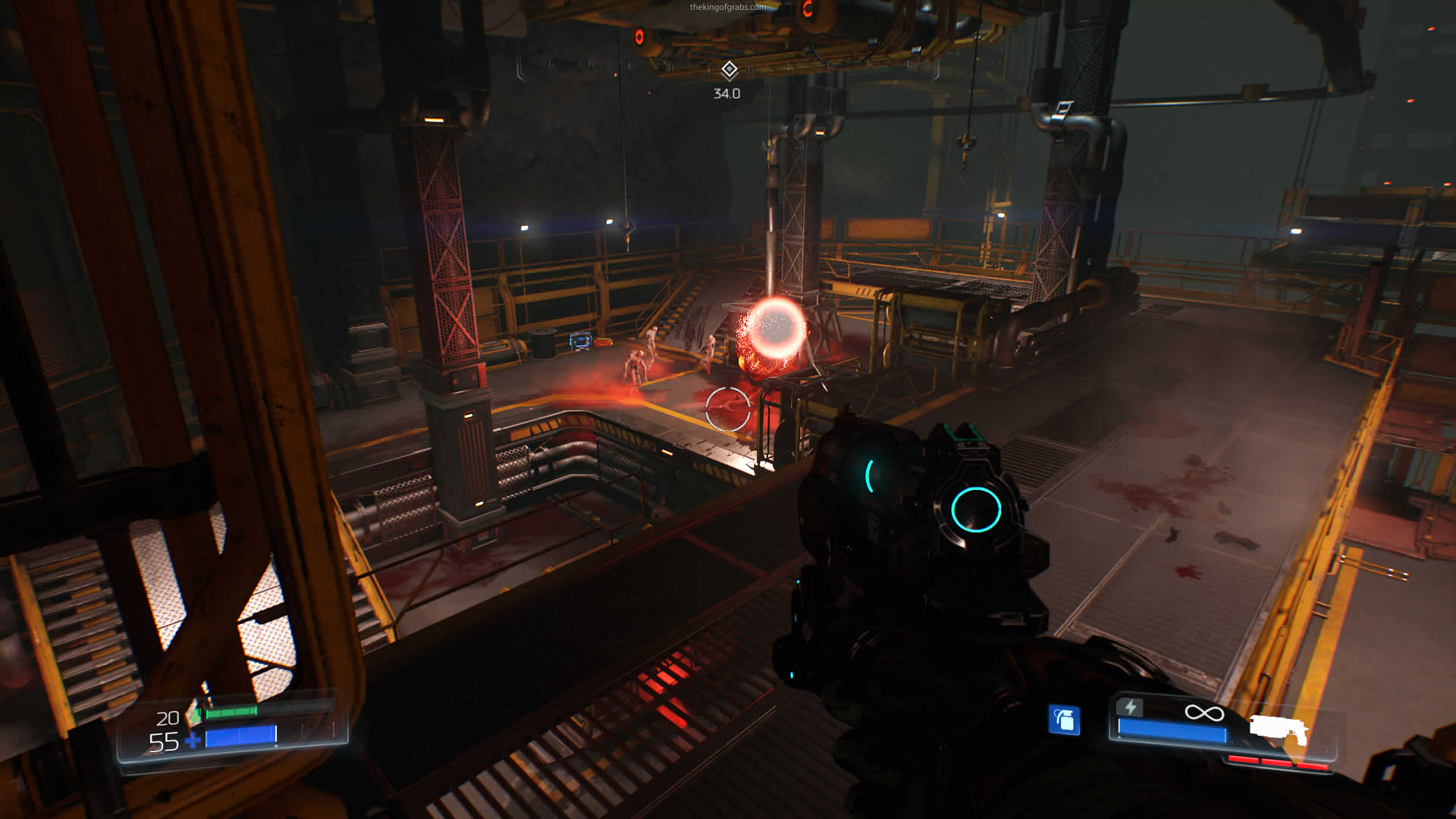Click the lightning bolt energy ammo icon
Image resolution: width=1456 pixels, height=819 pixels.
(1130, 708)
